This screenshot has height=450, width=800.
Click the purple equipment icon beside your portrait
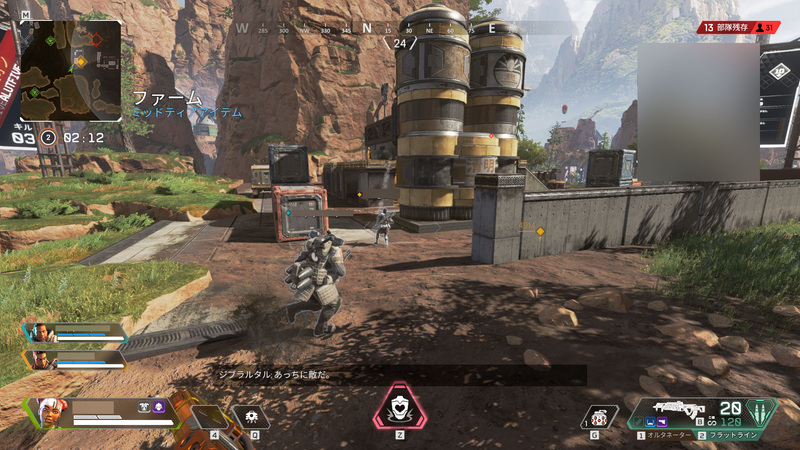point(159,407)
